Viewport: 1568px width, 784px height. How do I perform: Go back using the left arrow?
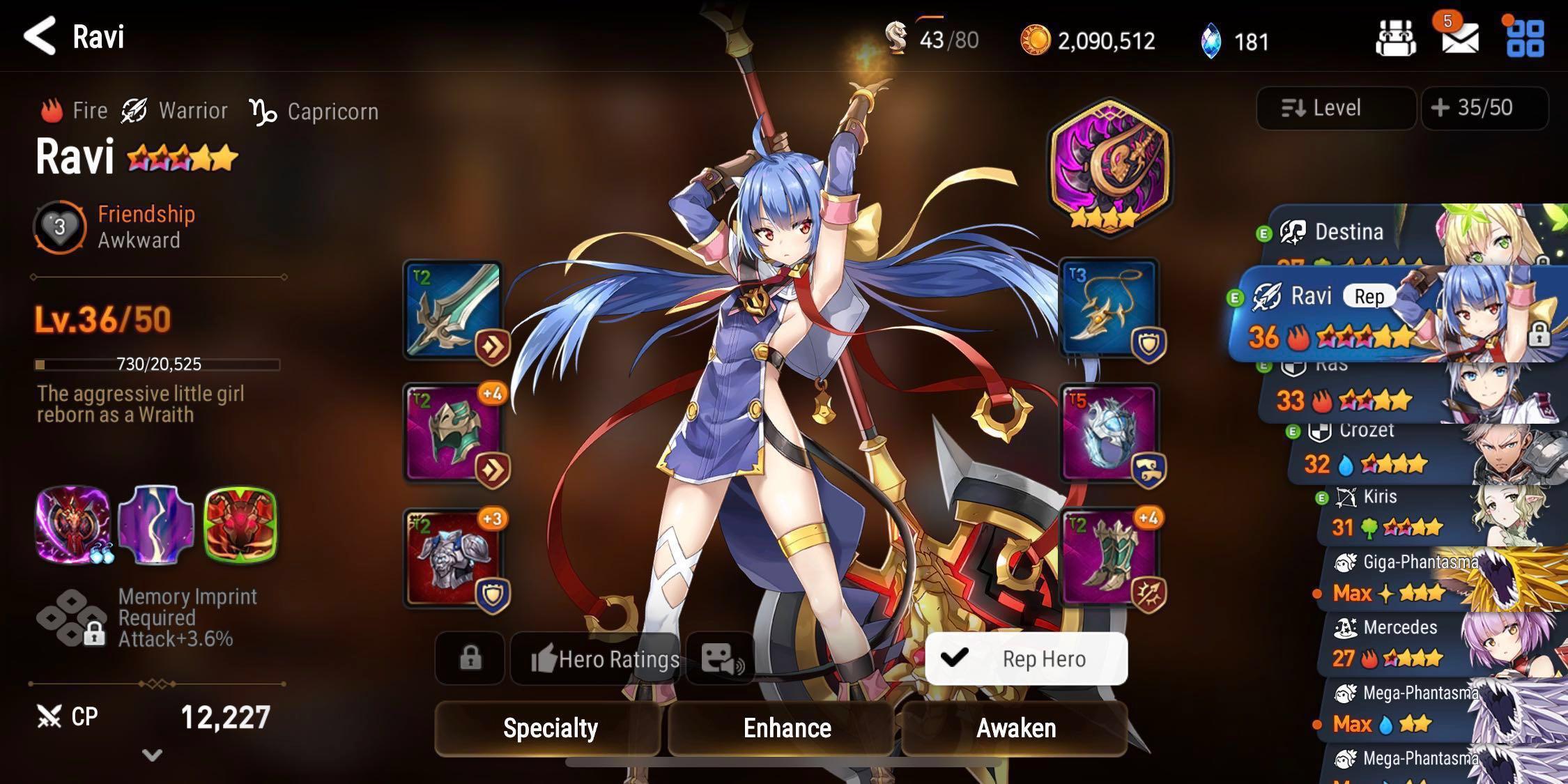click(40, 36)
